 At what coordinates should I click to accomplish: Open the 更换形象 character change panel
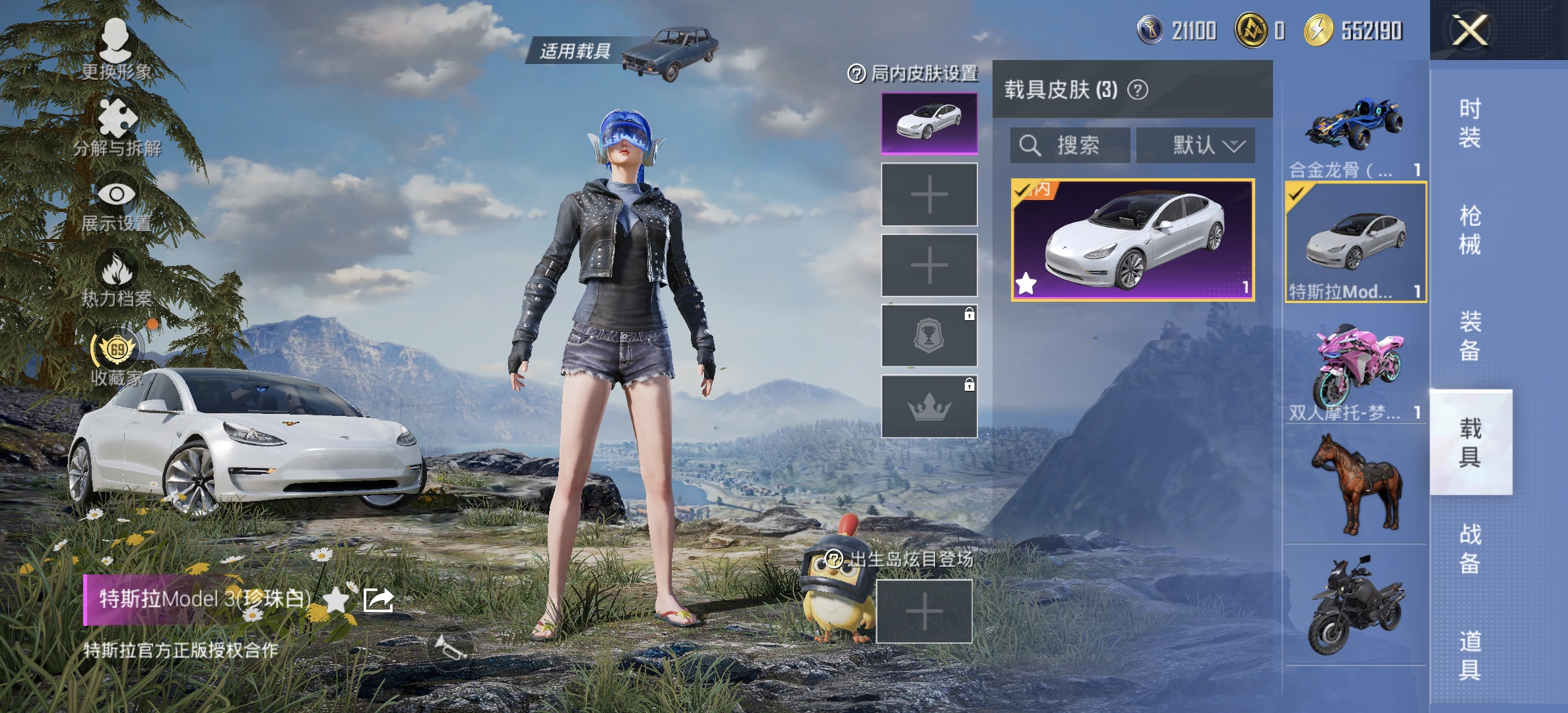(x=115, y=43)
